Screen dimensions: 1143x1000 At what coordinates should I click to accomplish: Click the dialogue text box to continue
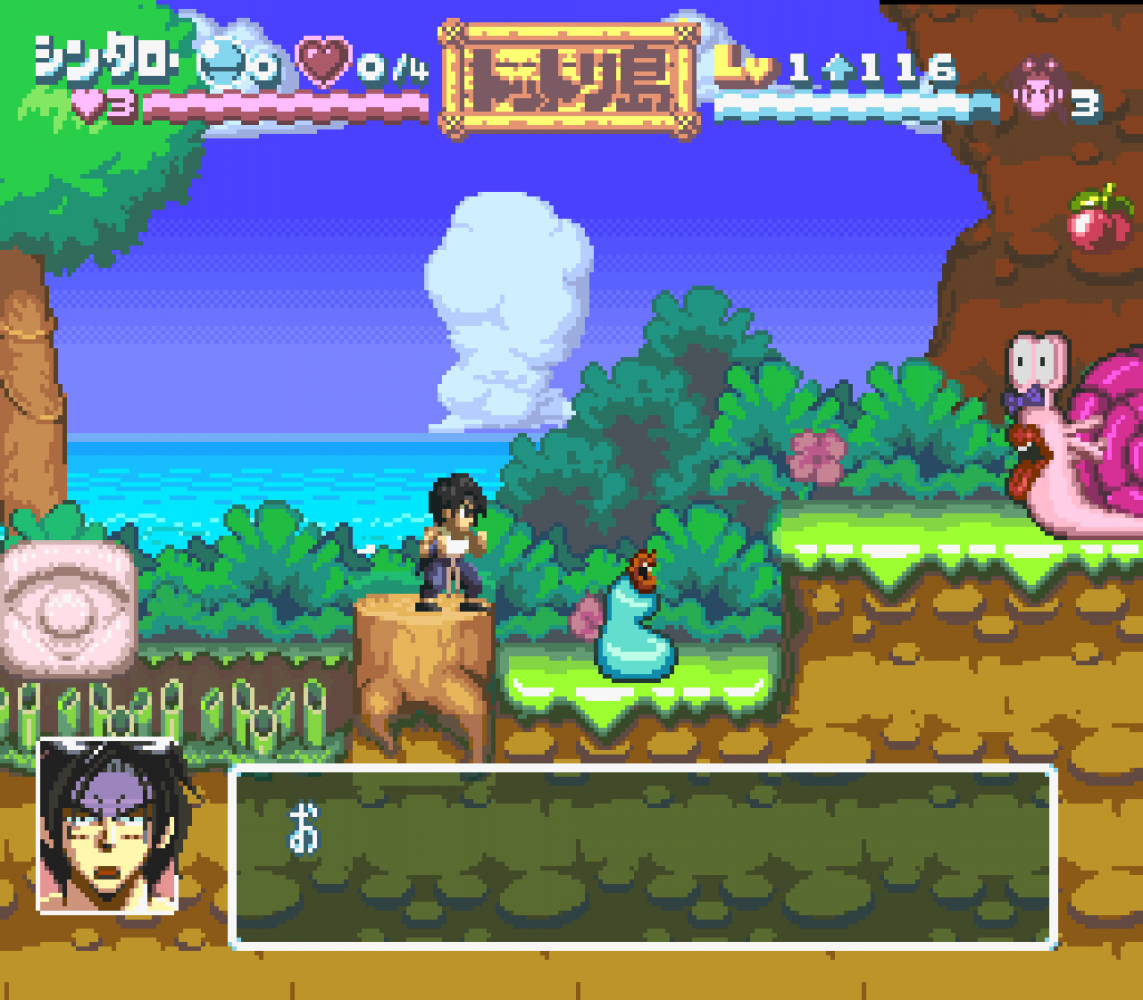[x=643, y=856]
